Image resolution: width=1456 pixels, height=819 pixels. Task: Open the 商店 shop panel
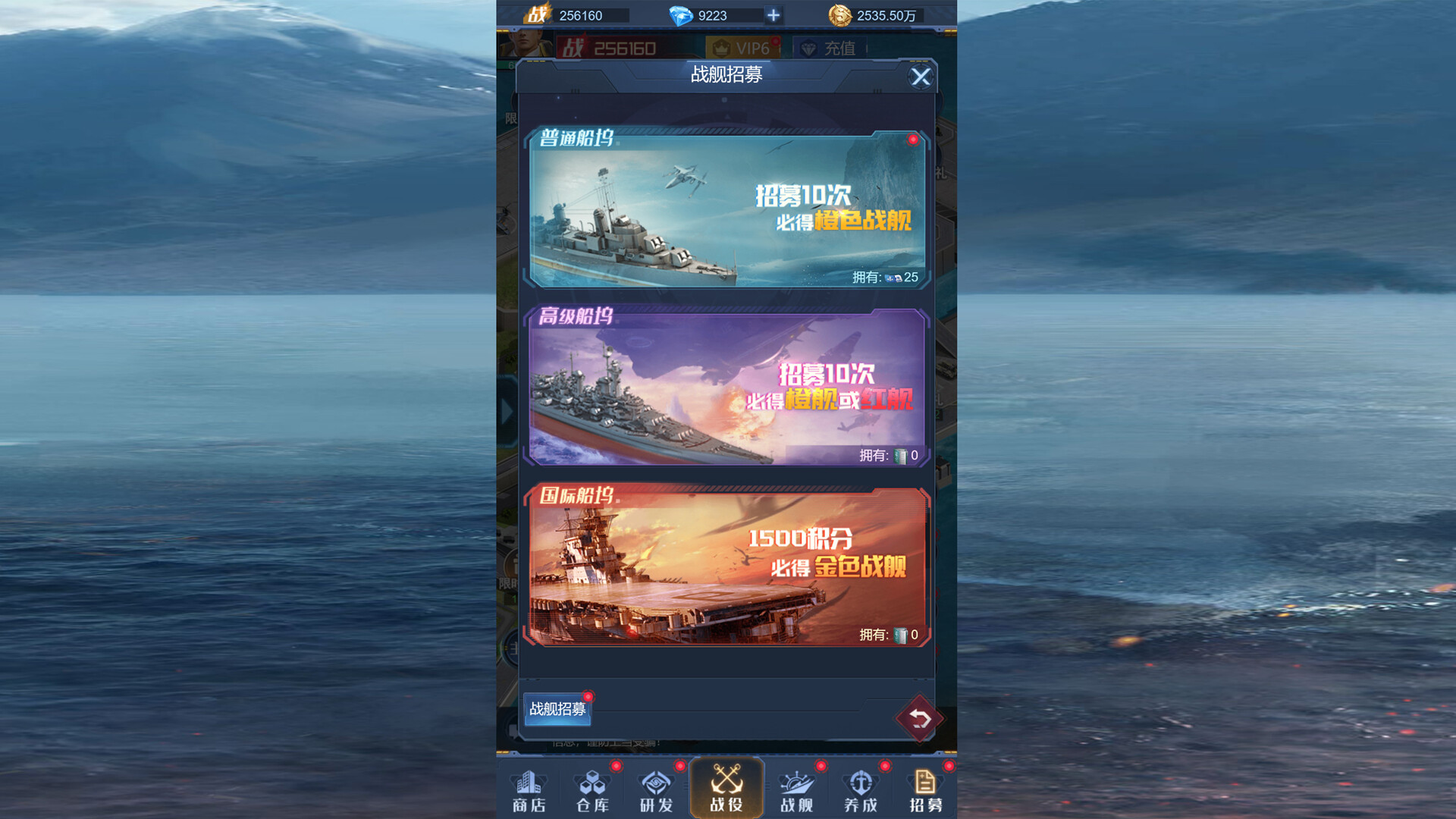(529, 789)
